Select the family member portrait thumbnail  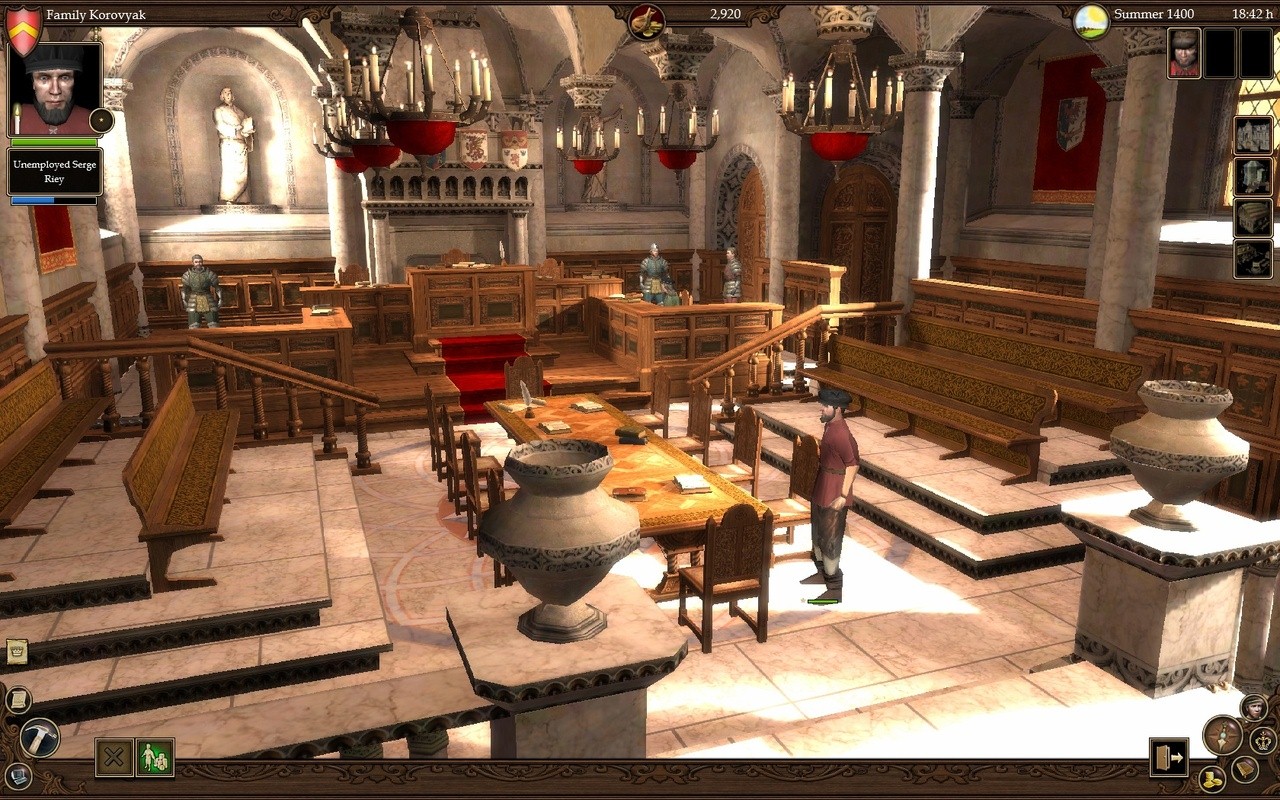tap(1184, 53)
